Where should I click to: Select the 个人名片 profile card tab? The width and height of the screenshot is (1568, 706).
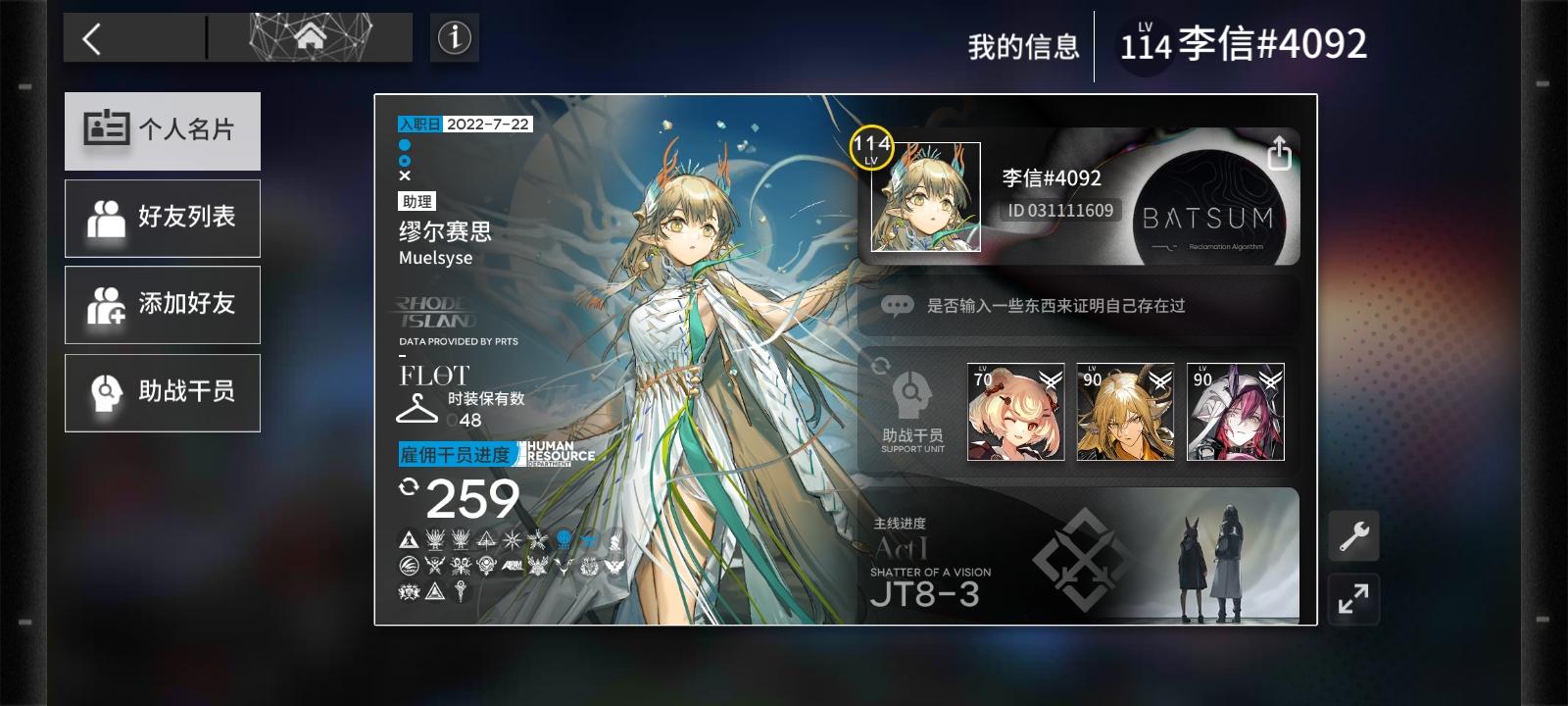163,130
